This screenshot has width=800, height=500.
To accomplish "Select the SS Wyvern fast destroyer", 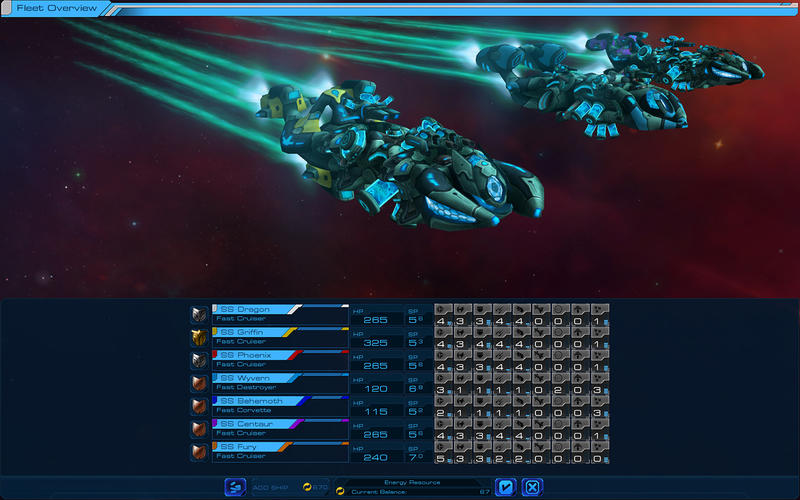I will point(266,382).
